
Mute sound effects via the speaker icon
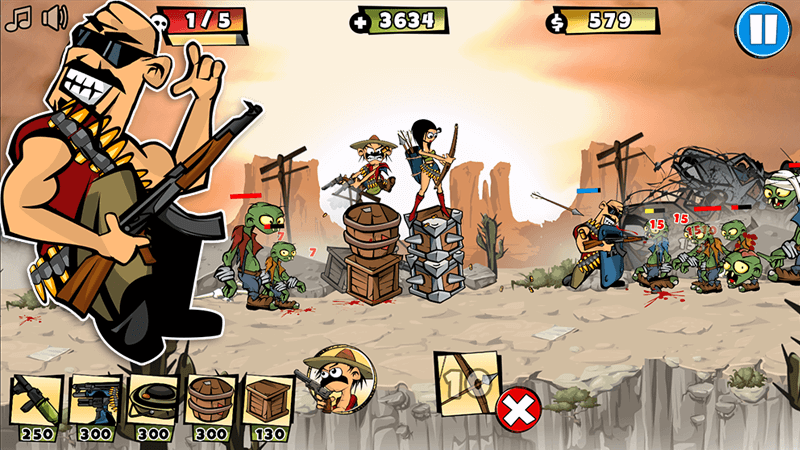point(55,17)
